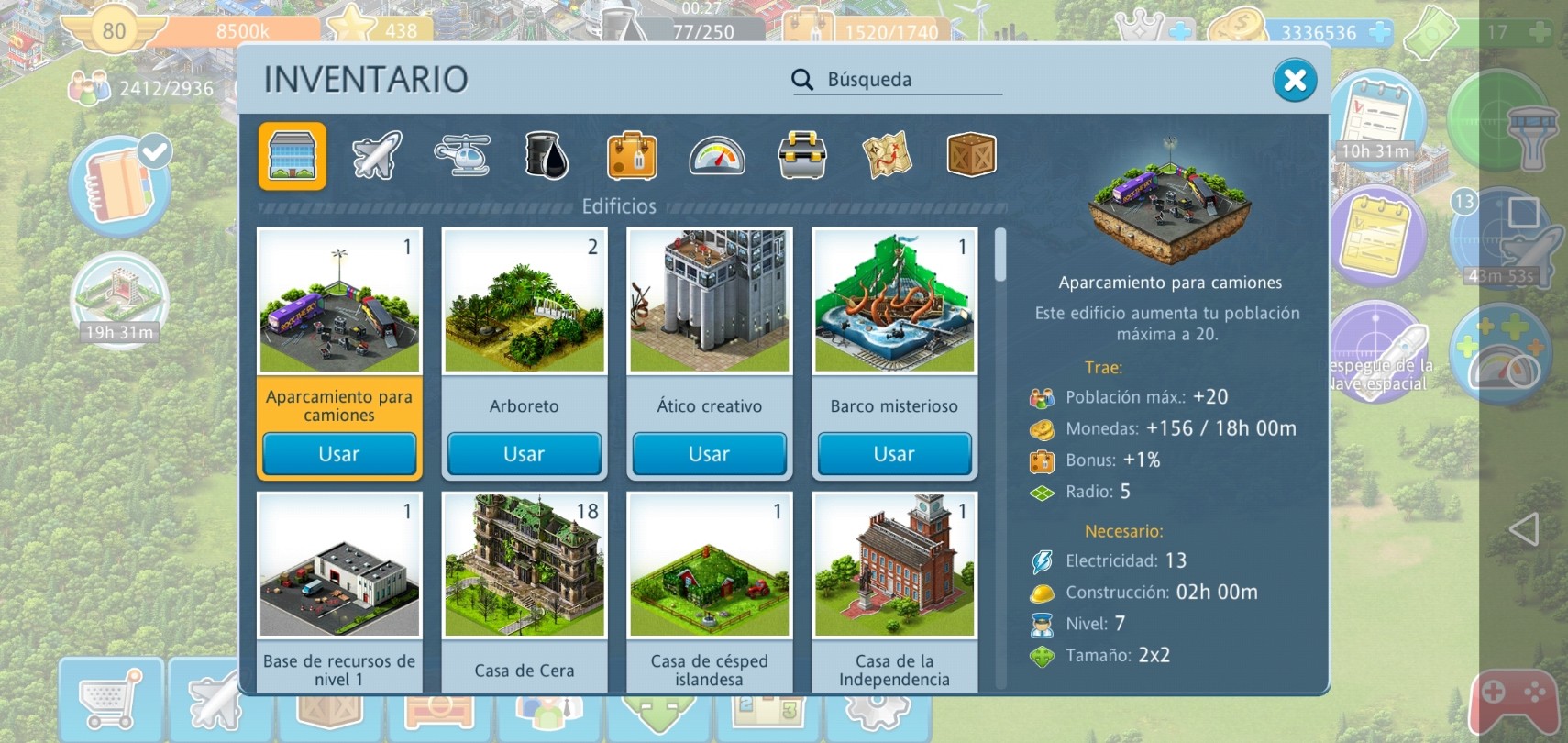Choose the wooden crate category tab
The width and height of the screenshot is (1568, 743).
point(971,155)
